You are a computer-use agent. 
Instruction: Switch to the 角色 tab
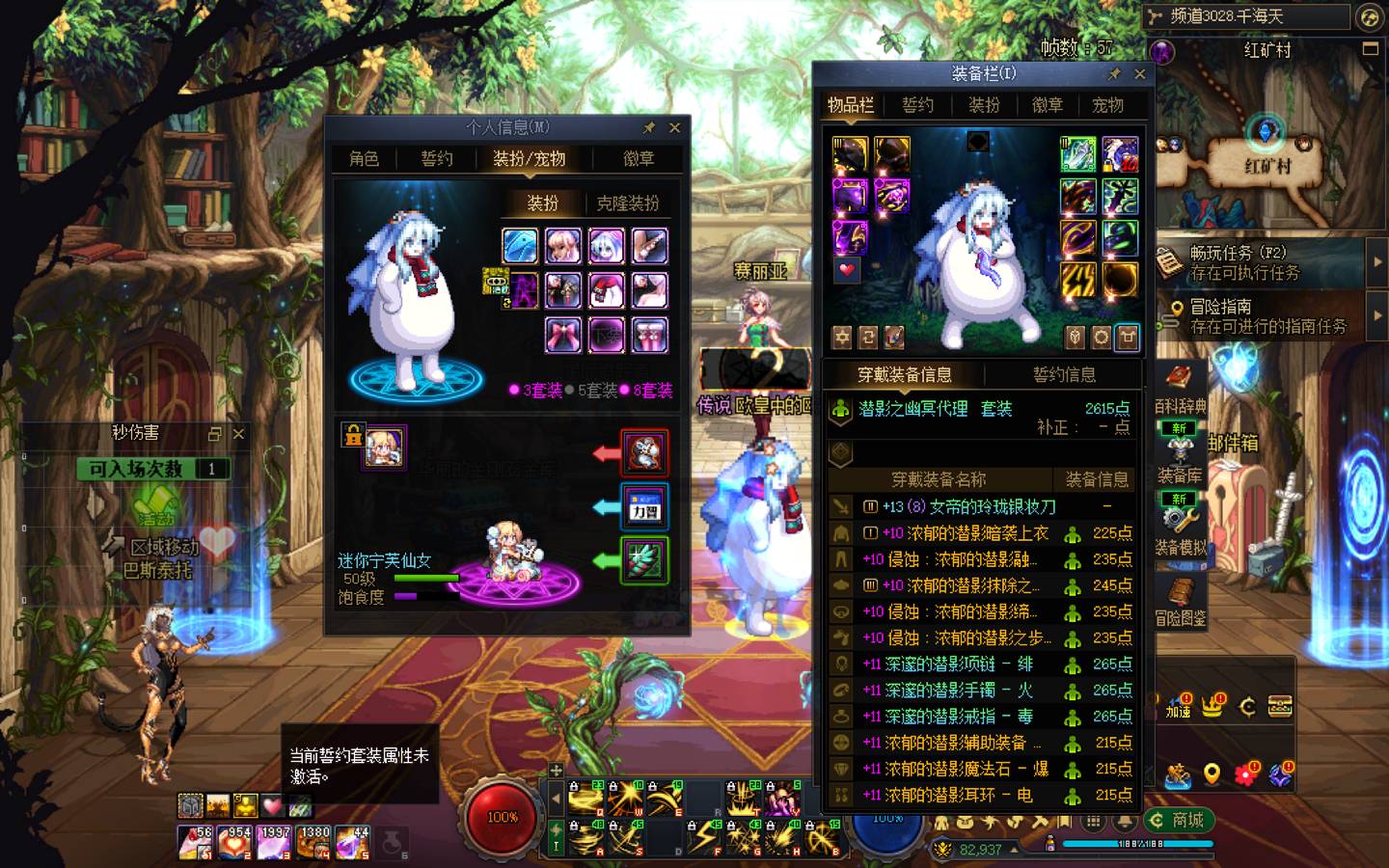[364, 159]
